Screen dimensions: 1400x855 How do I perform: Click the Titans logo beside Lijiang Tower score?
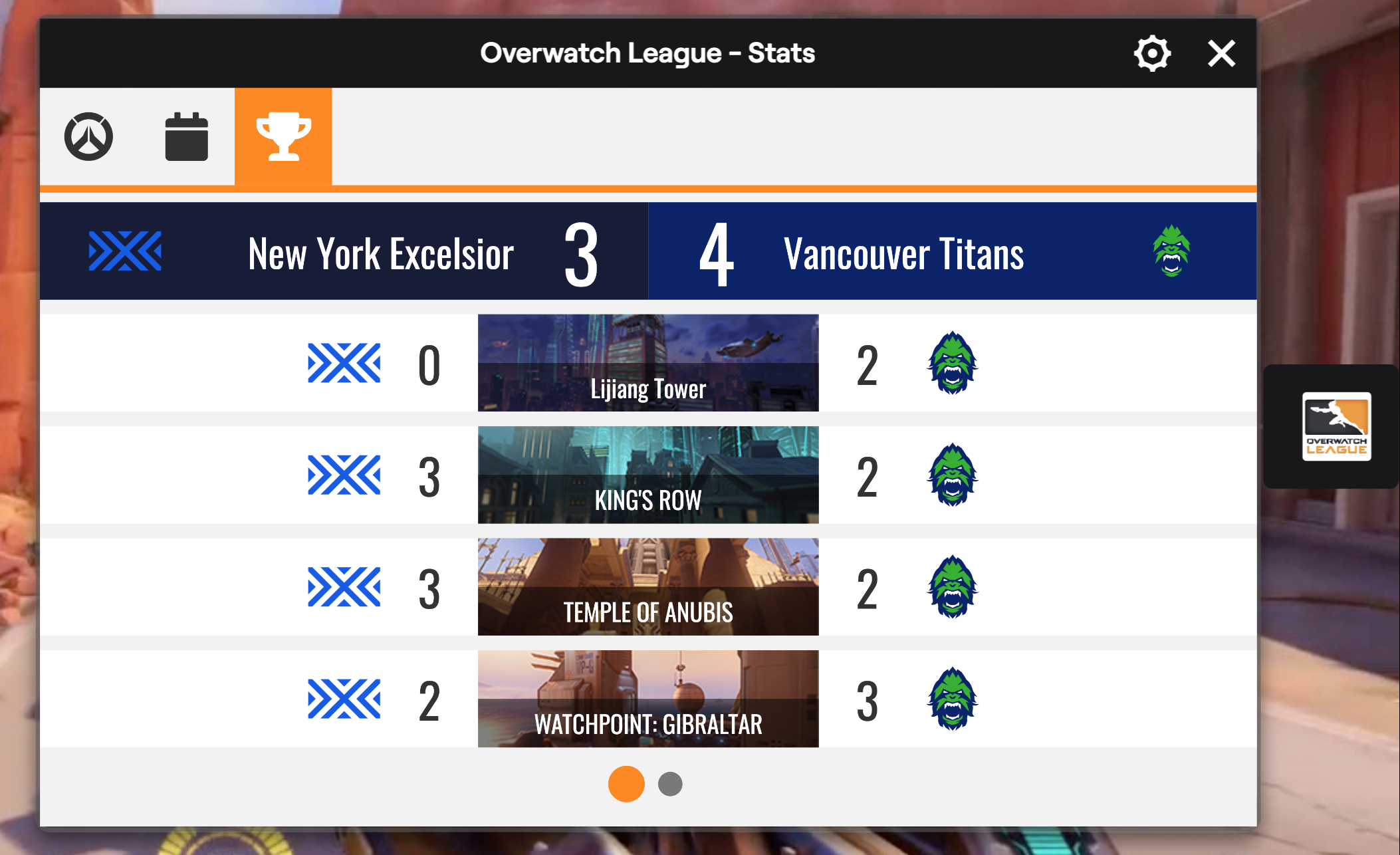[952, 362]
